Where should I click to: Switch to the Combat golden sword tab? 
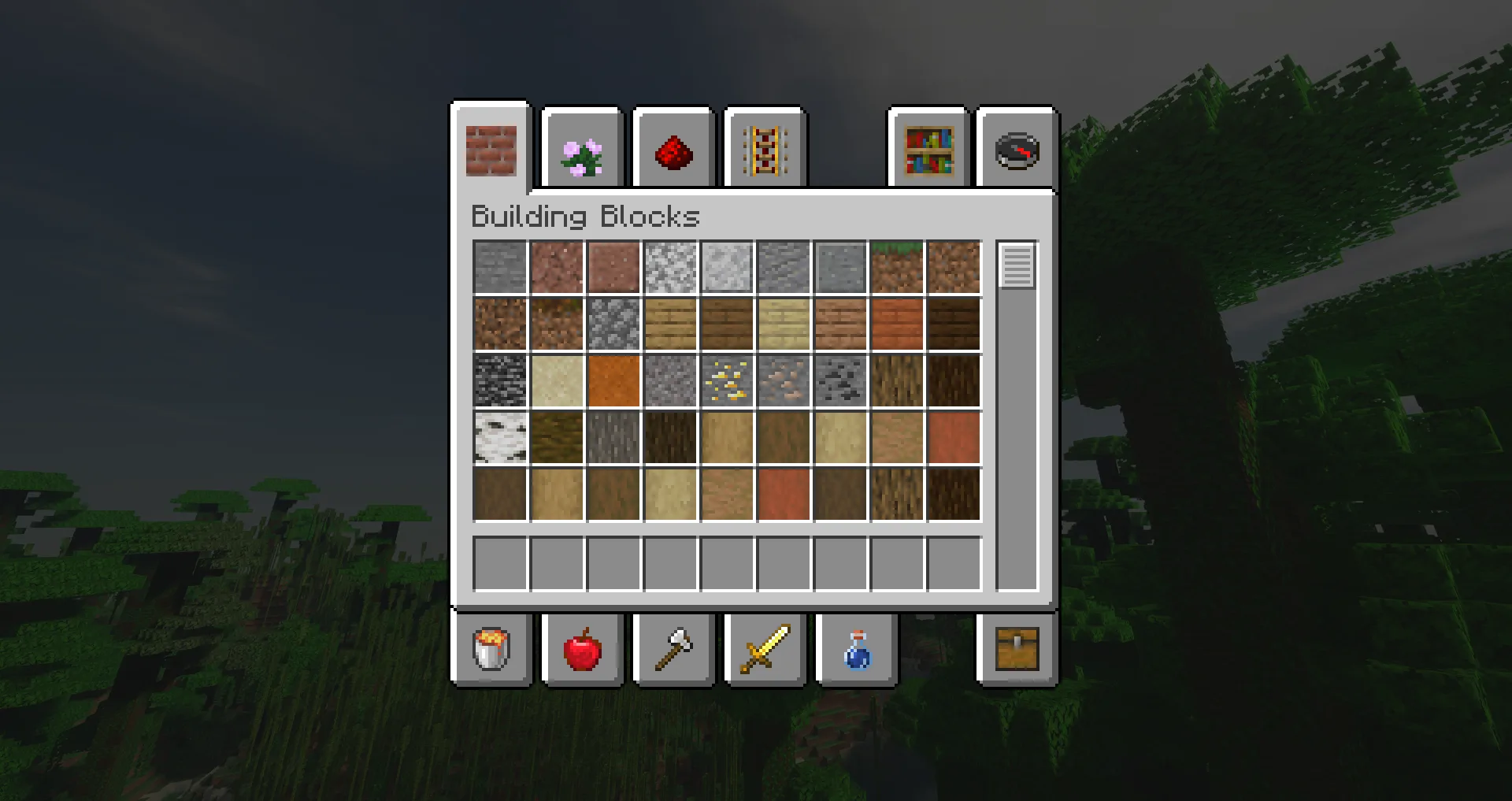coord(765,649)
